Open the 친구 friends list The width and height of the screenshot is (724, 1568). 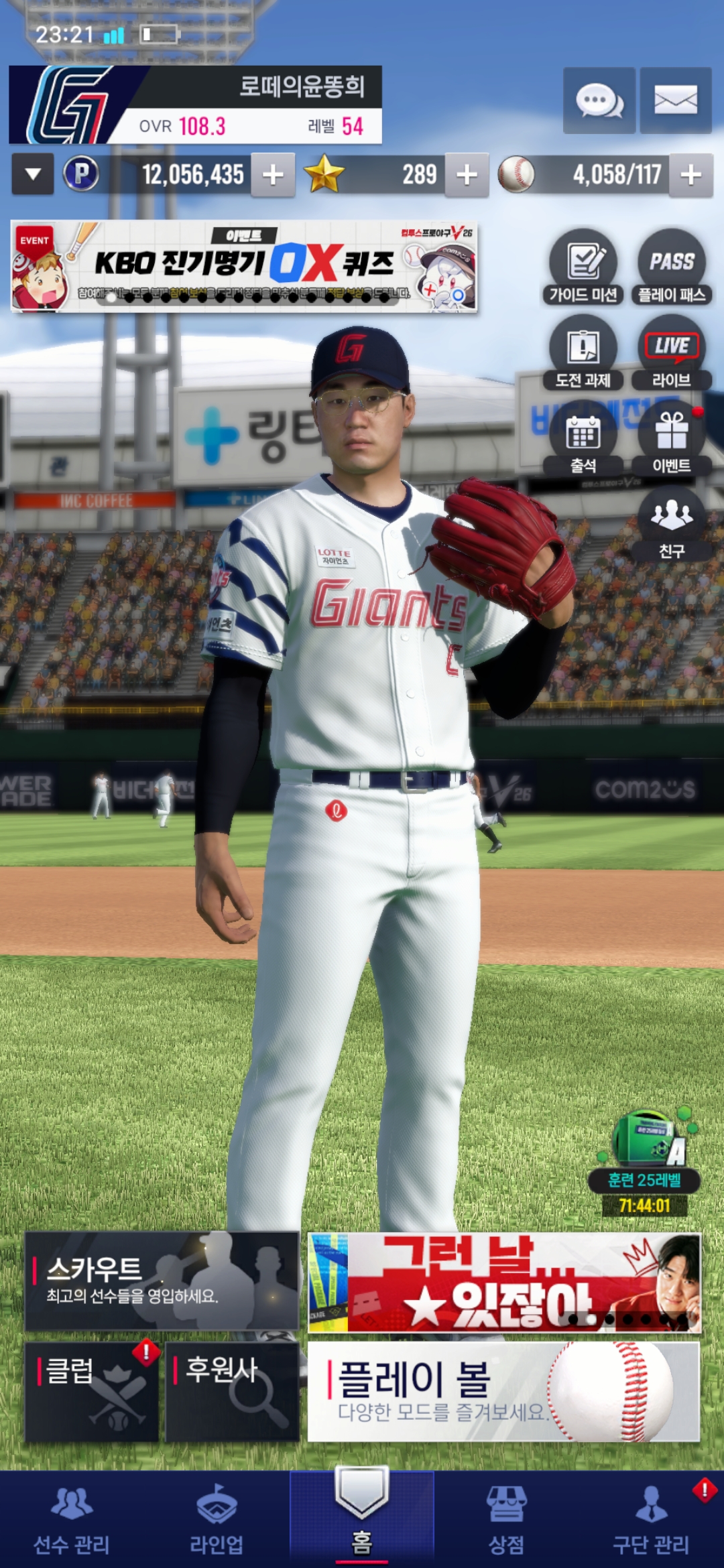click(x=672, y=524)
